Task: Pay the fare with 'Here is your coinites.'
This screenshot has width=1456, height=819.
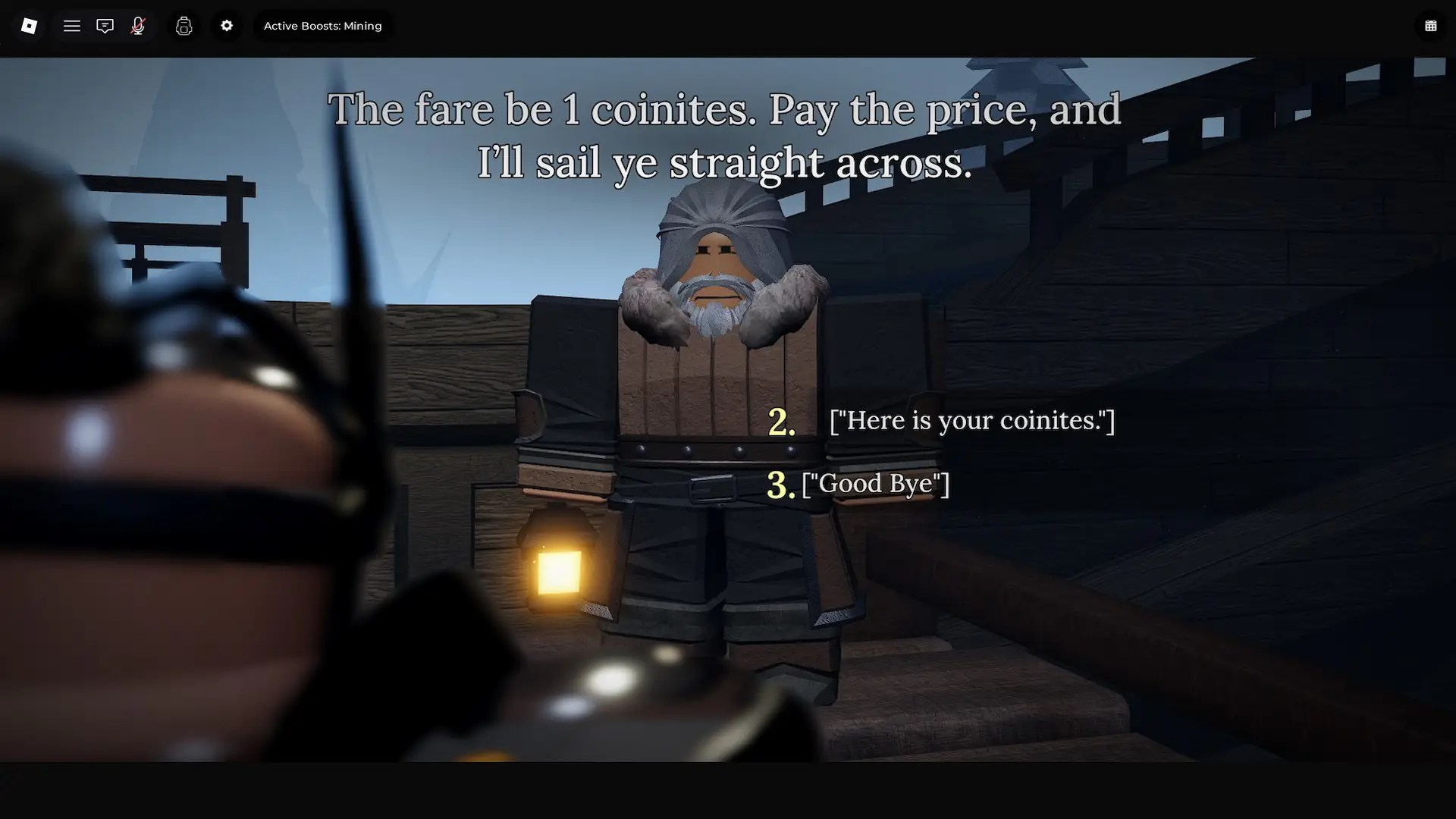Action: 971,420
